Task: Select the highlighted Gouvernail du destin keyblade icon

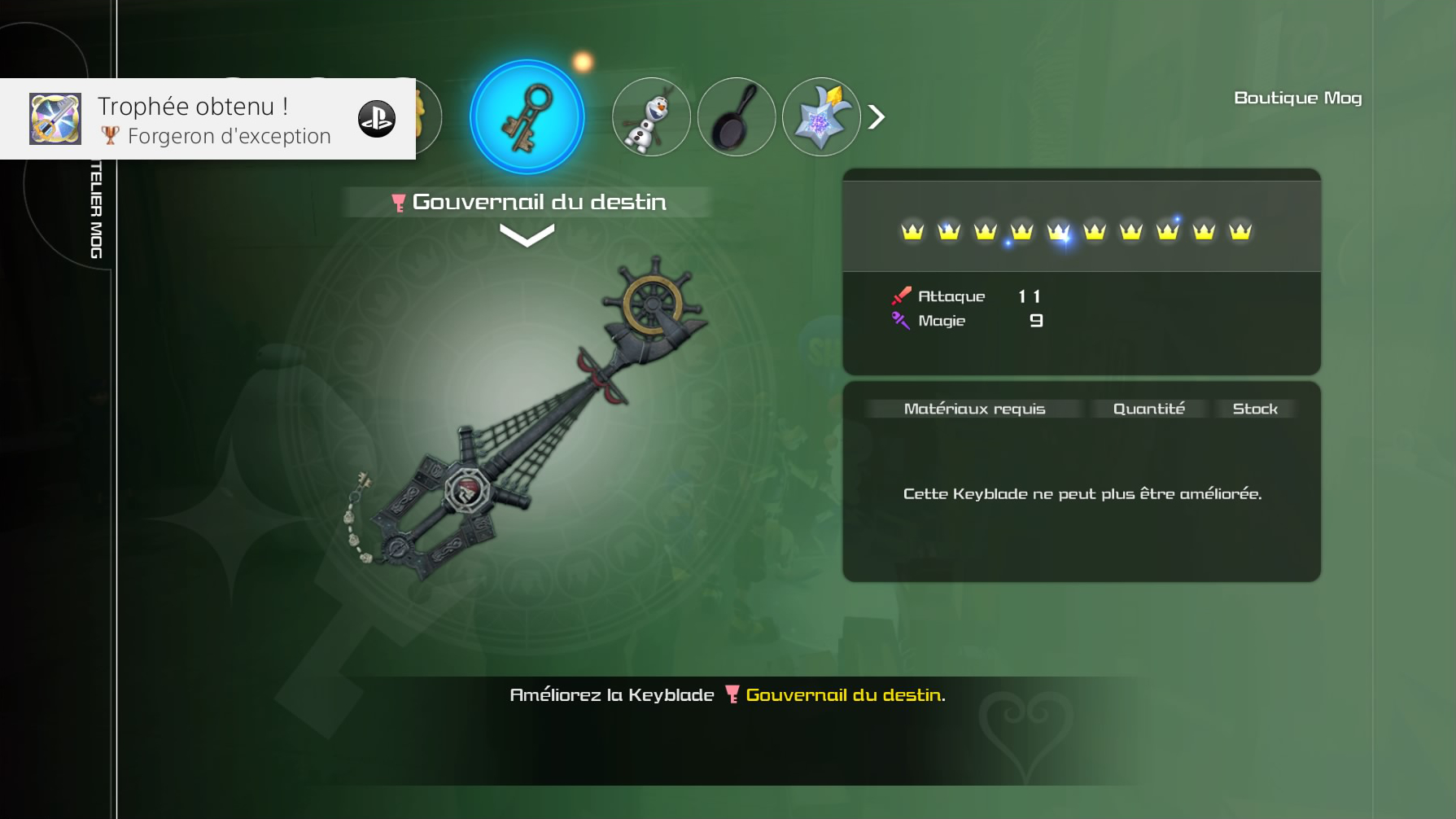Action: (527, 117)
